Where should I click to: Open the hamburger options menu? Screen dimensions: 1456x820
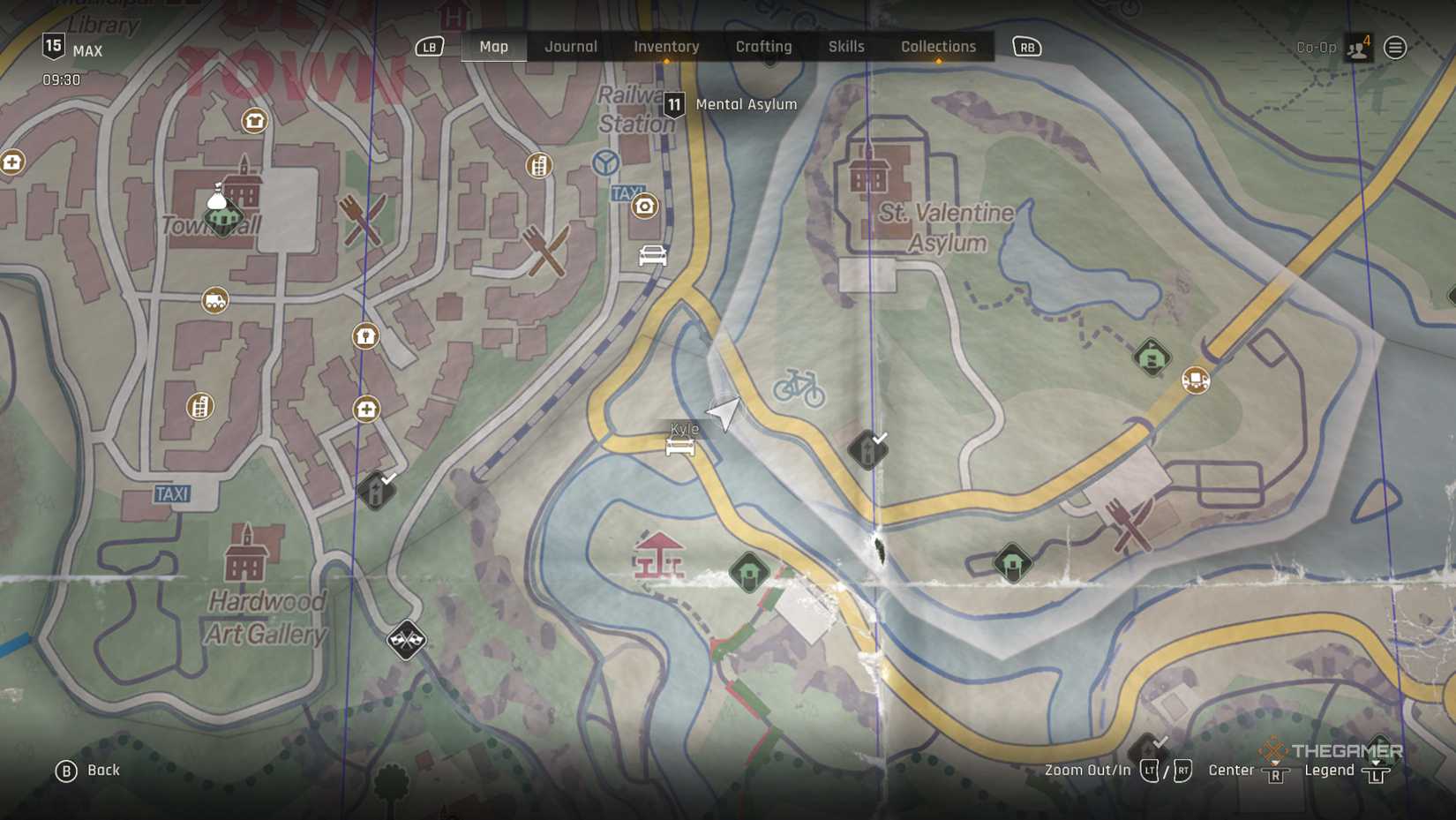tap(1395, 48)
